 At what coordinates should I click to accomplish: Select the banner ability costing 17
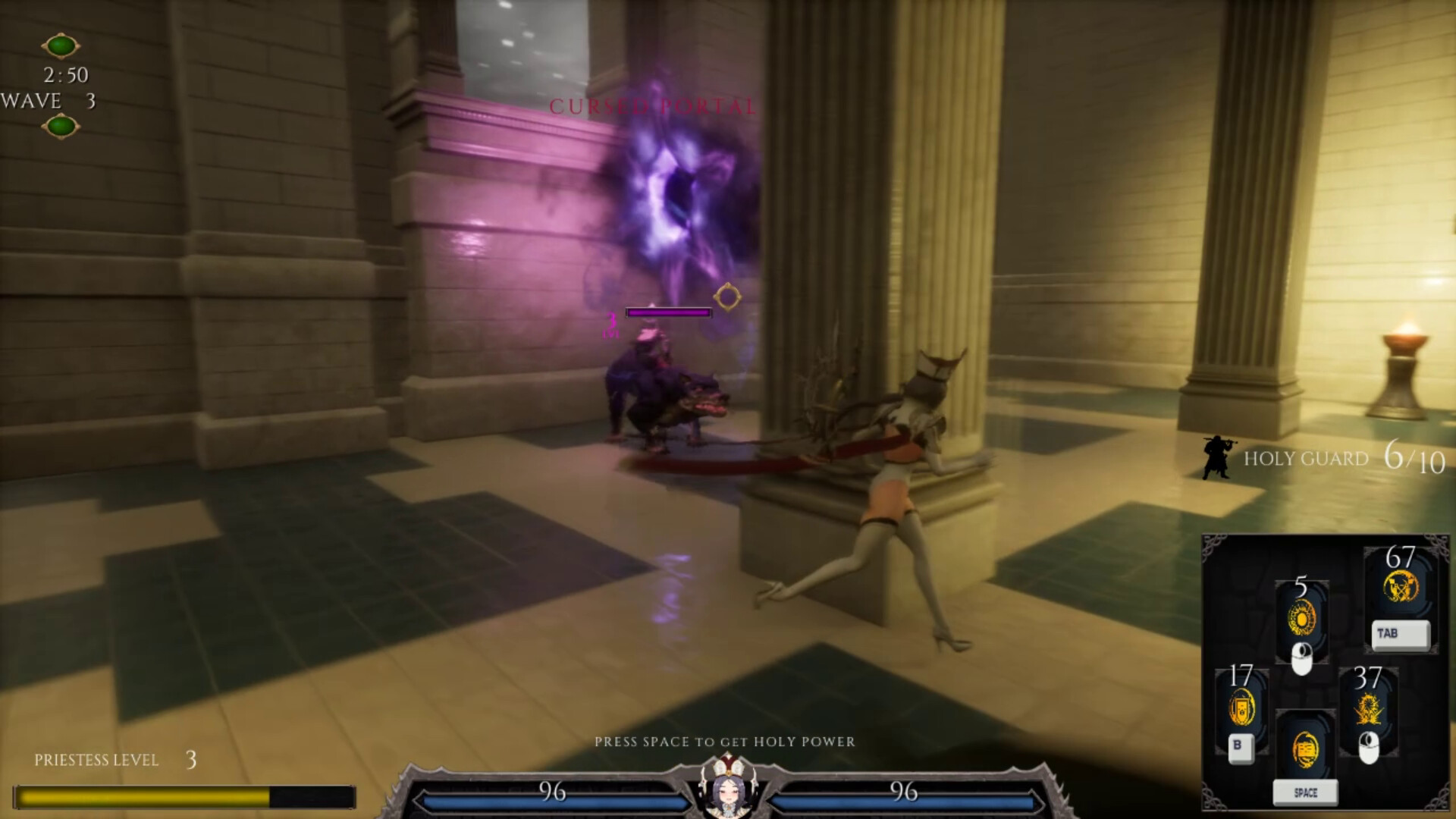tap(1241, 709)
